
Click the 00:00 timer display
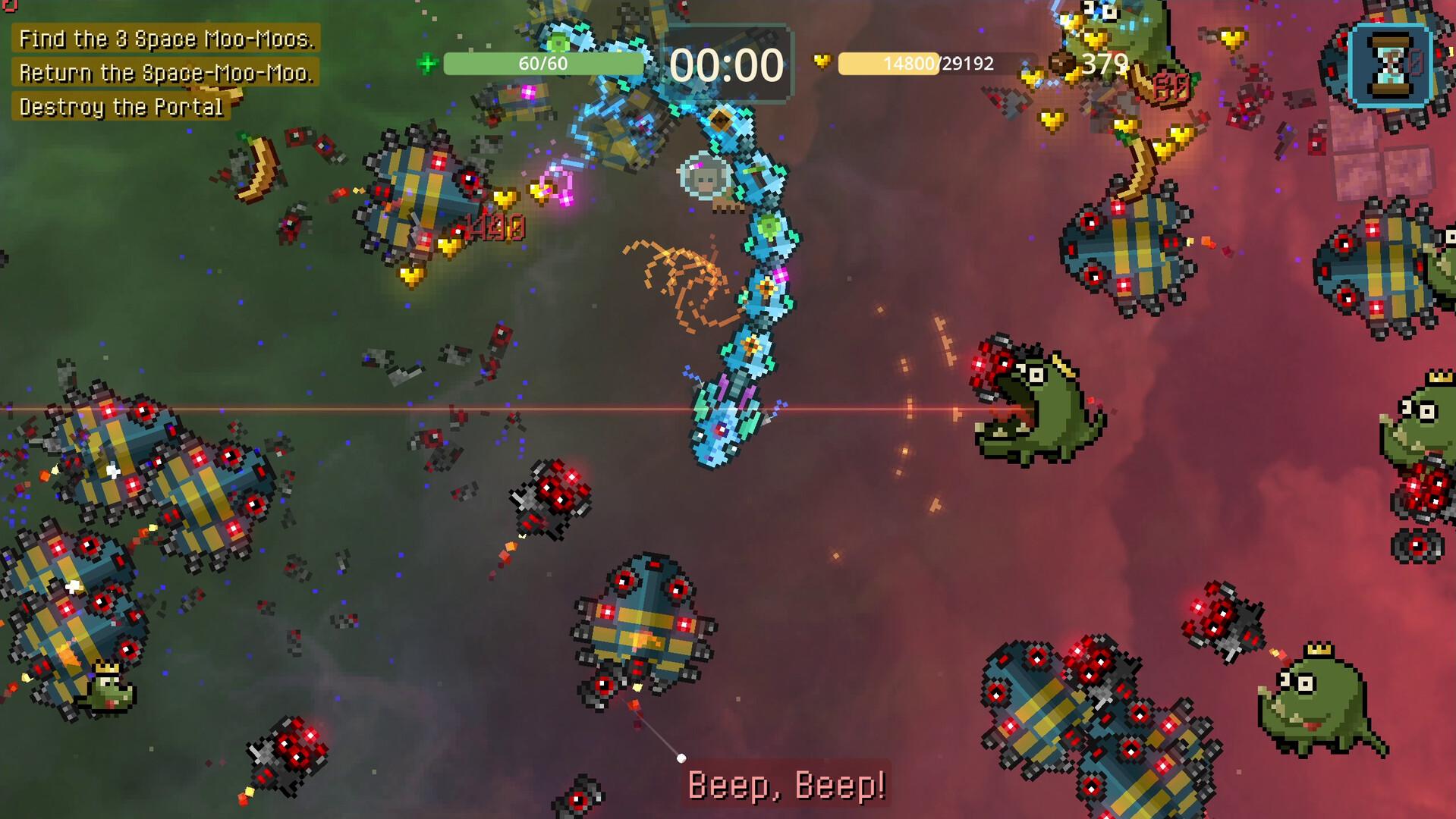pyautogui.click(x=727, y=64)
